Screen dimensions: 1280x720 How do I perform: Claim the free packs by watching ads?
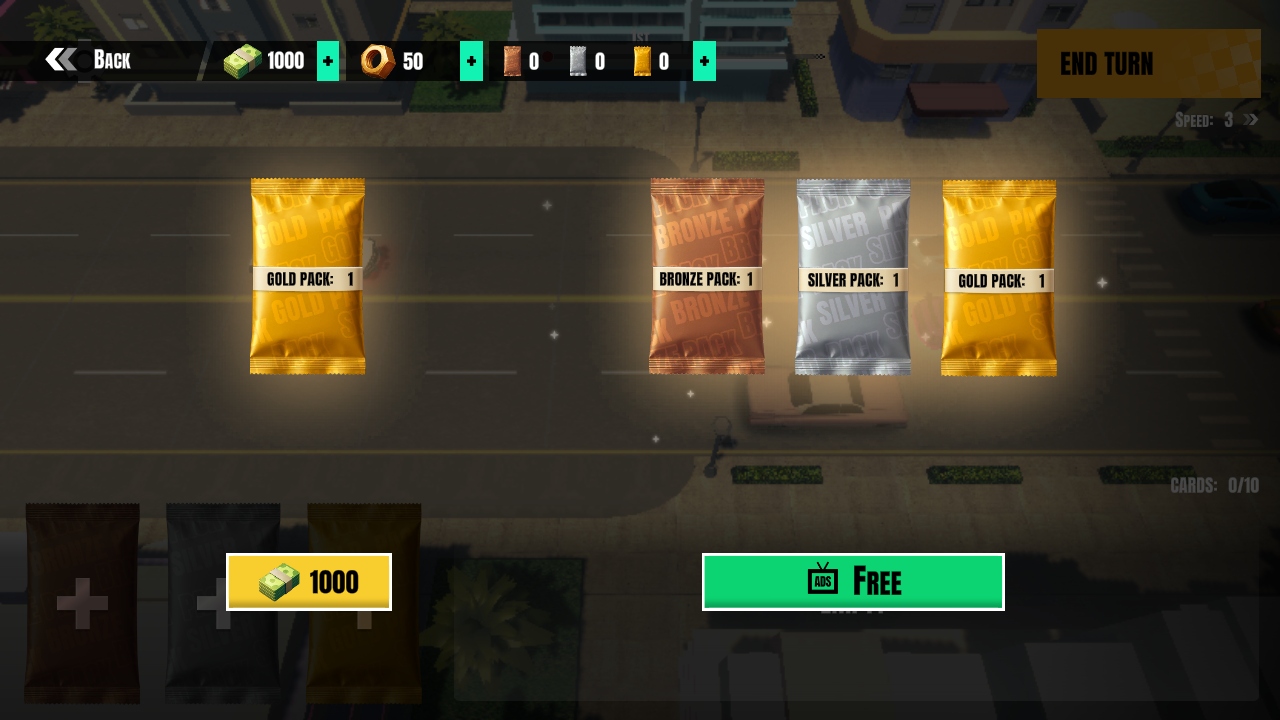pyautogui.click(x=853, y=581)
